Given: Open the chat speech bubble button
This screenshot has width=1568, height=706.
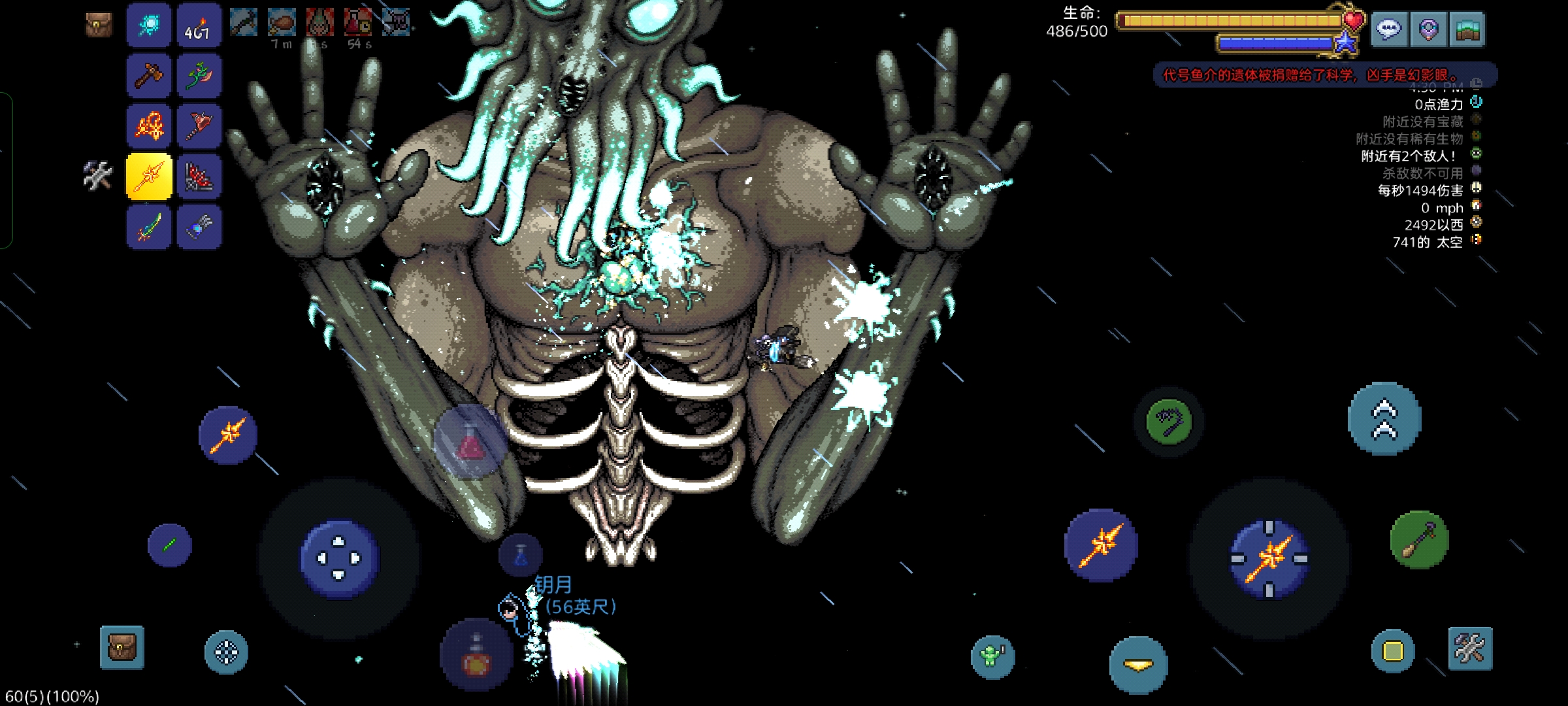Looking at the screenshot, I should (1388, 29).
